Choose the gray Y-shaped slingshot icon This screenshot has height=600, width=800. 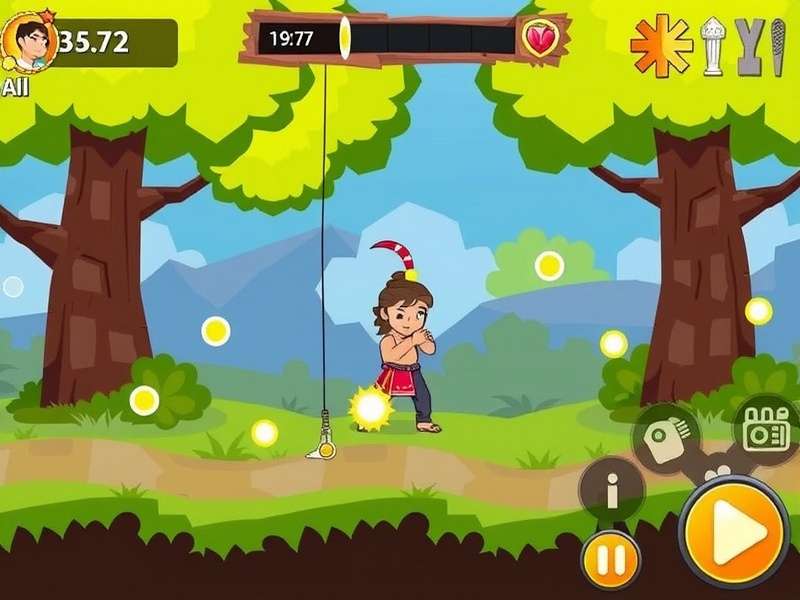click(748, 46)
